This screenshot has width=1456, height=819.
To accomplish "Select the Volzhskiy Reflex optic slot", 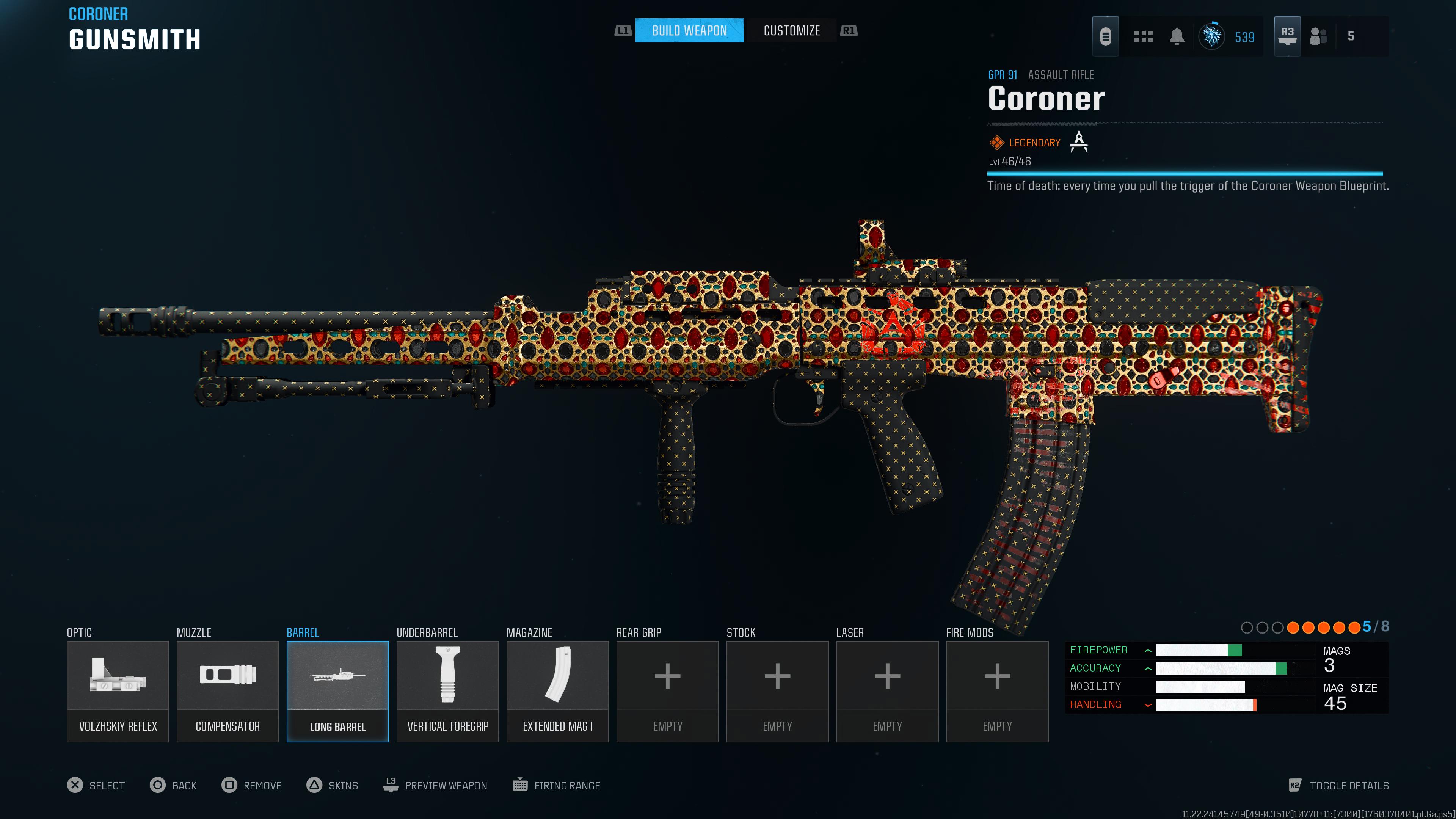I will pos(118,691).
